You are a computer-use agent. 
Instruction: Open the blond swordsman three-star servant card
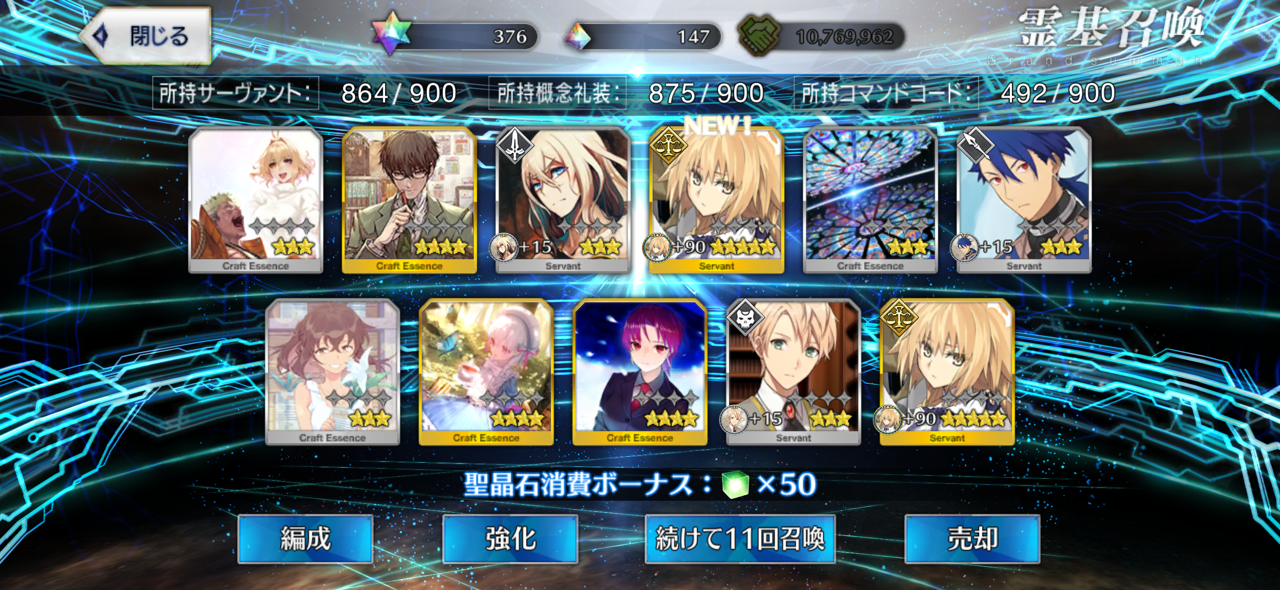pos(563,200)
